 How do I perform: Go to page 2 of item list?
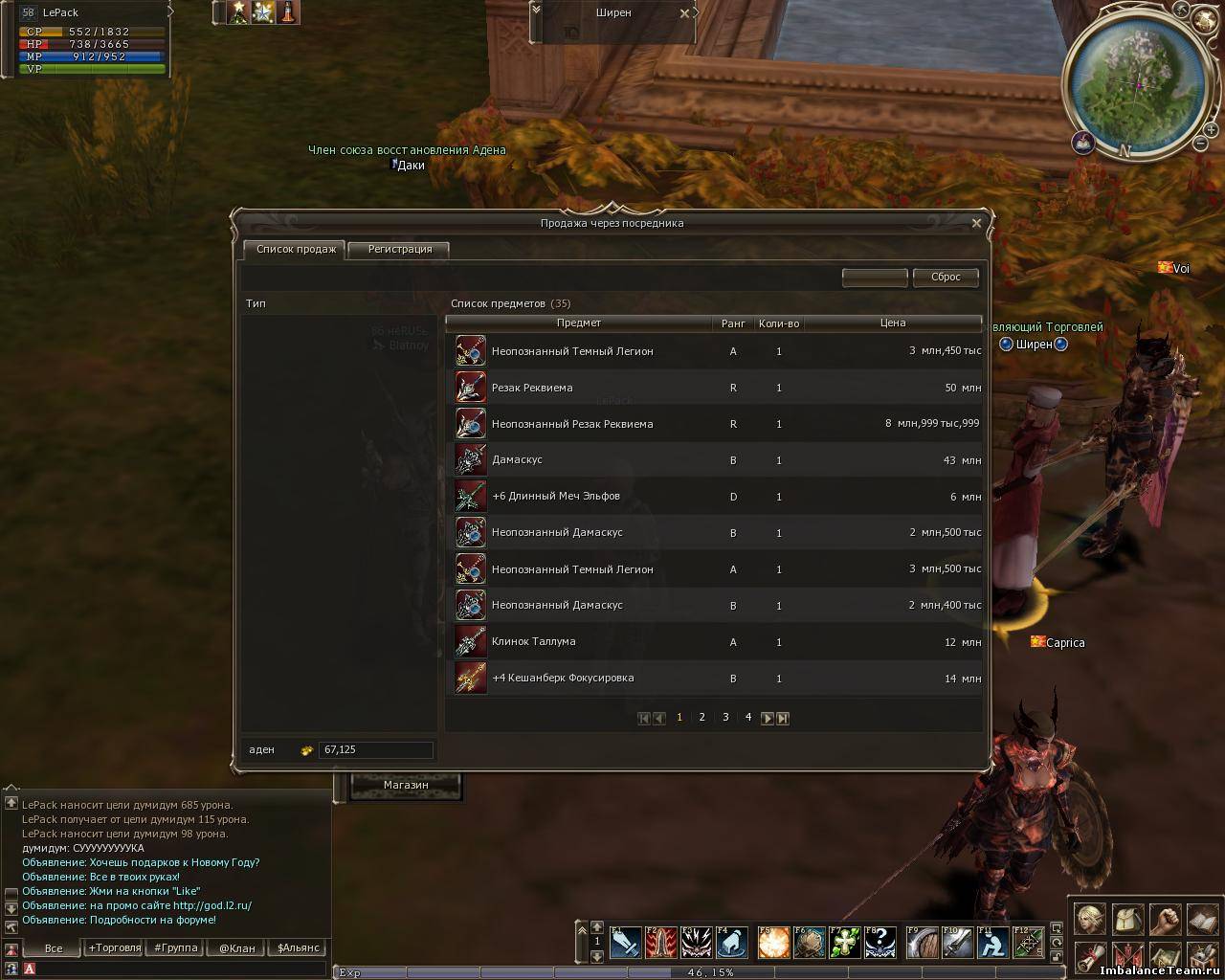[702, 717]
